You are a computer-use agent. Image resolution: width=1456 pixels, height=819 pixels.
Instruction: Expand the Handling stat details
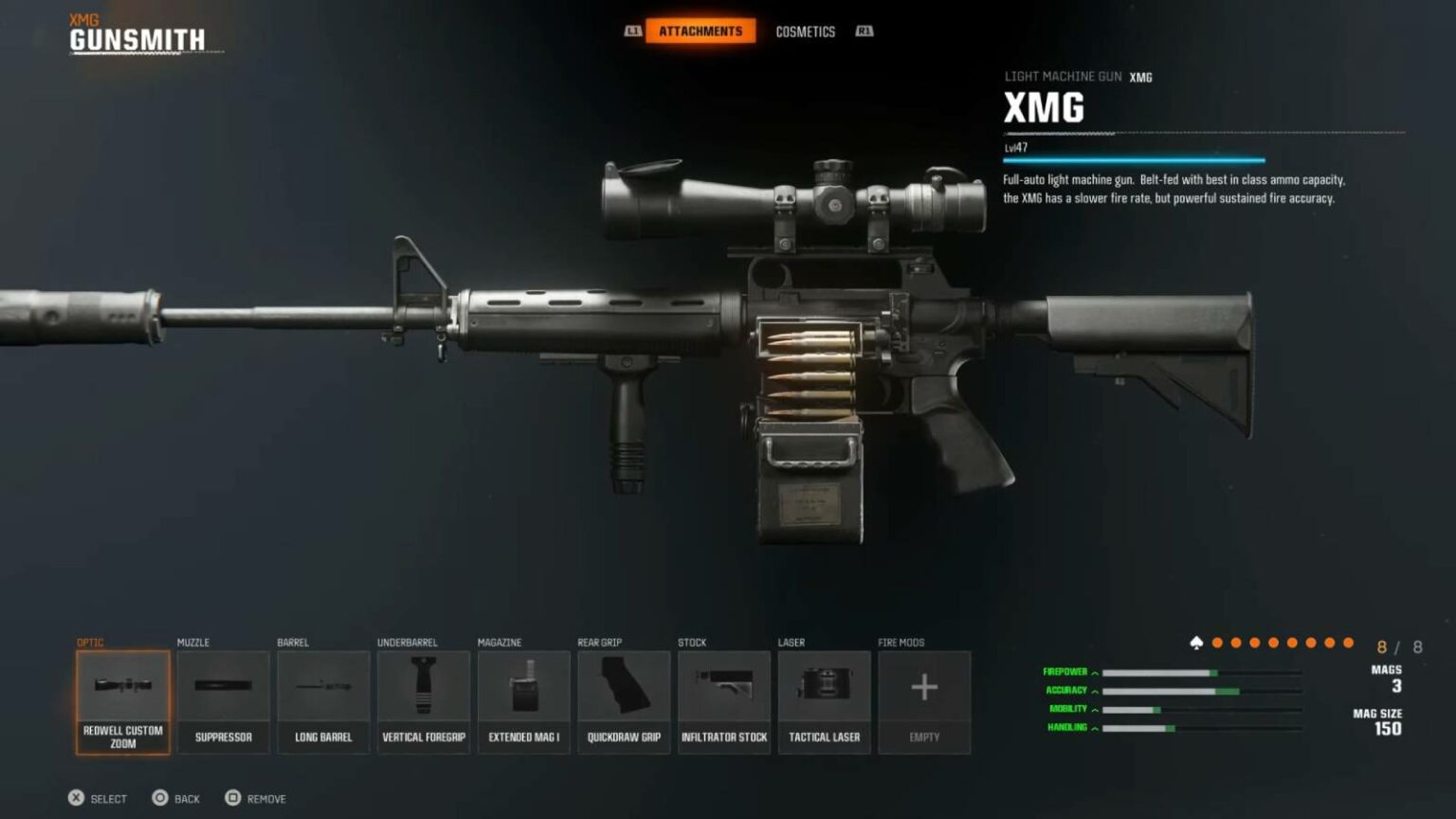(x=1094, y=728)
